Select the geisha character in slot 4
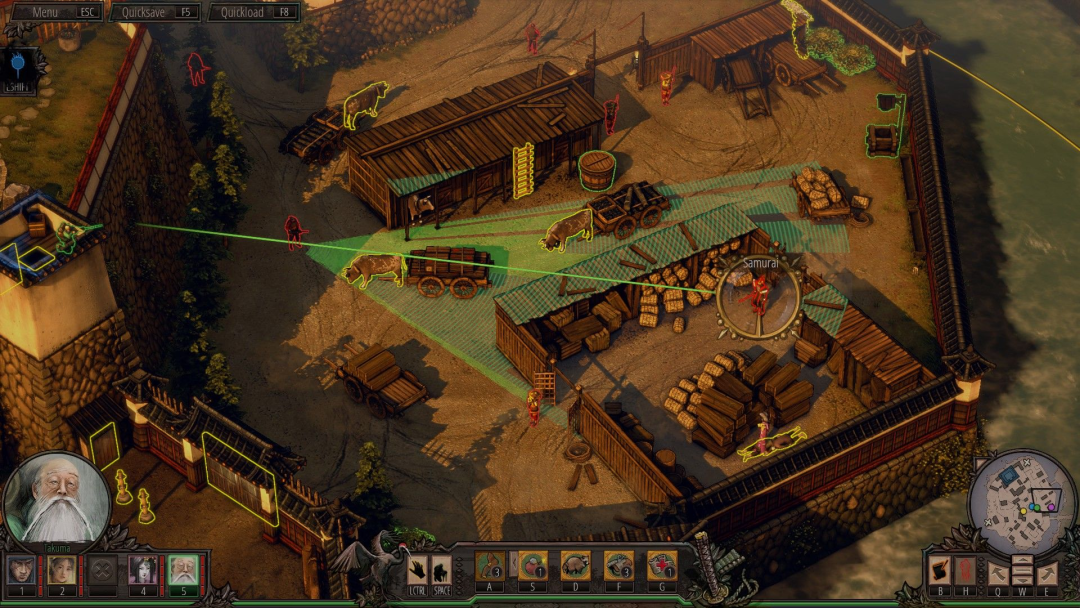 (x=143, y=571)
